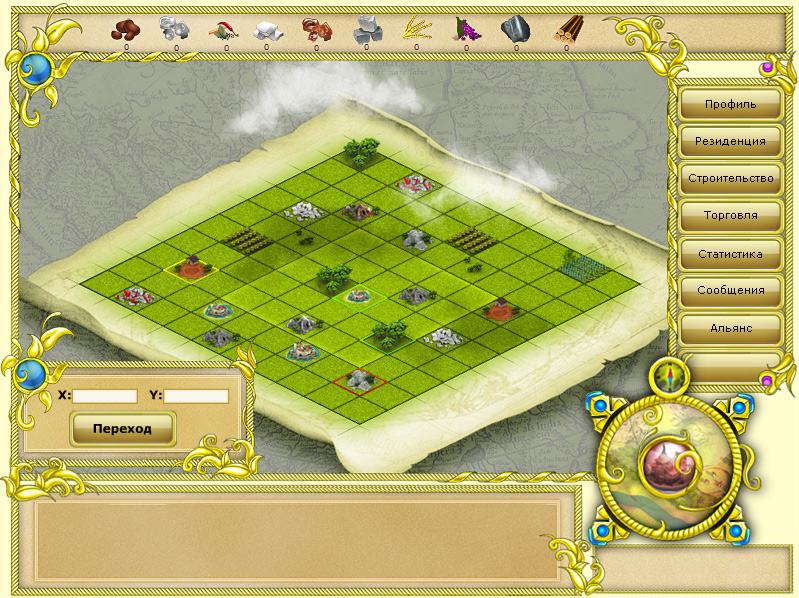Select the green-outlined castle tile
This screenshot has width=799, height=598.
click(358, 296)
